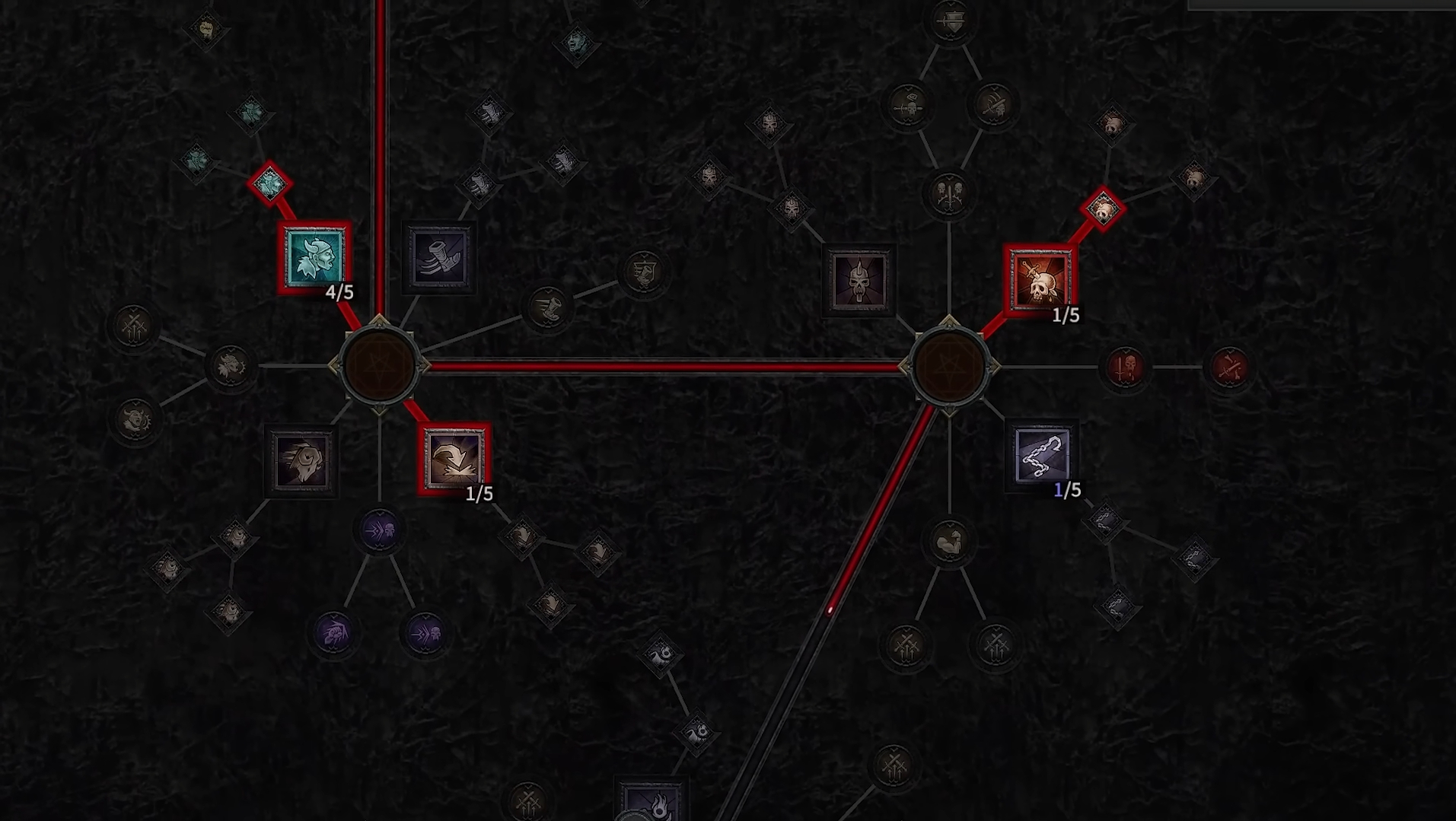The width and height of the screenshot is (1456, 821).
Task: Select the red-bordered skull diamond upgrade node
Action: [x=1102, y=208]
